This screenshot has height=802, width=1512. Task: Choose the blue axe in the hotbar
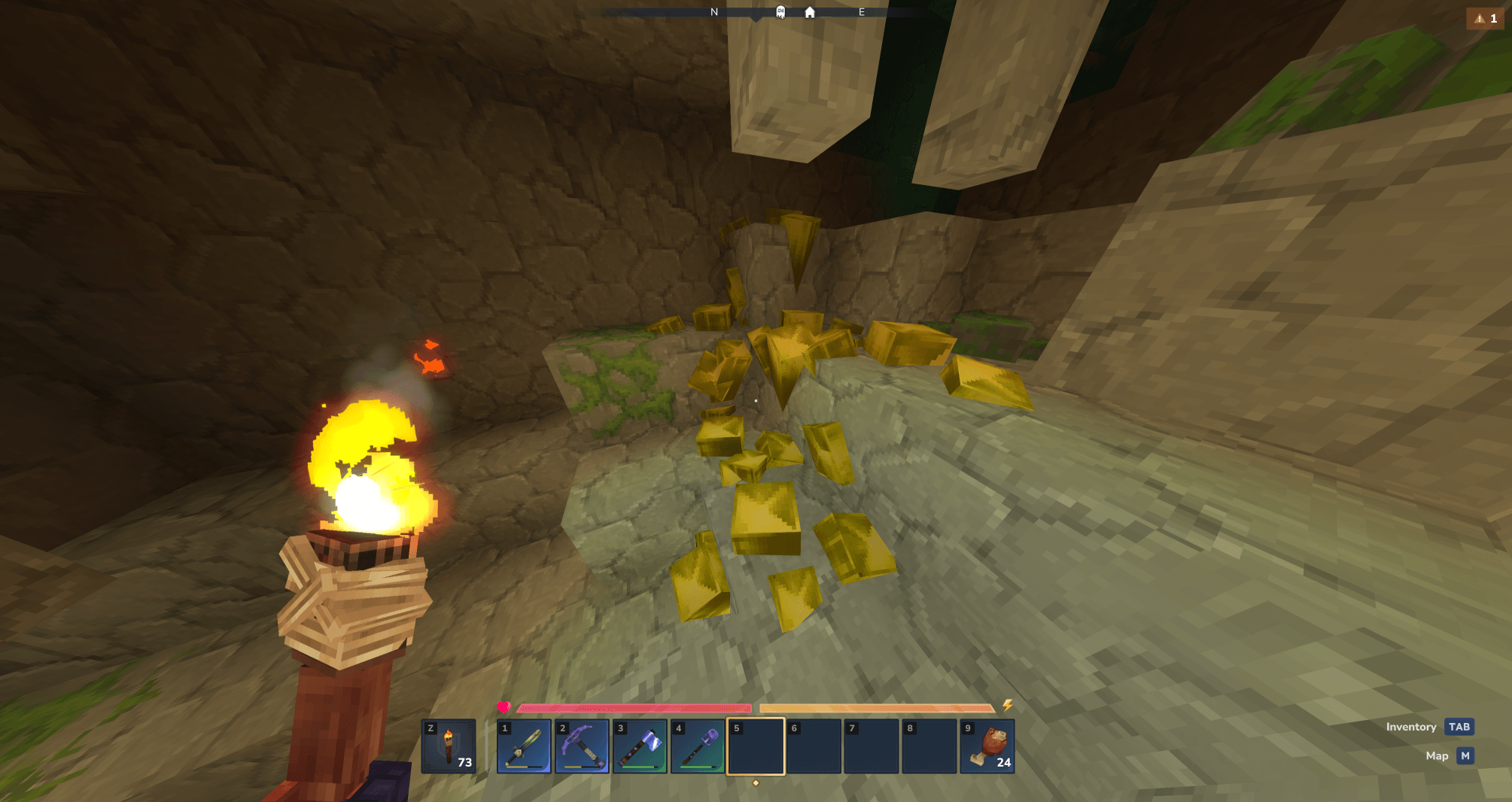(x=640, y=746)
